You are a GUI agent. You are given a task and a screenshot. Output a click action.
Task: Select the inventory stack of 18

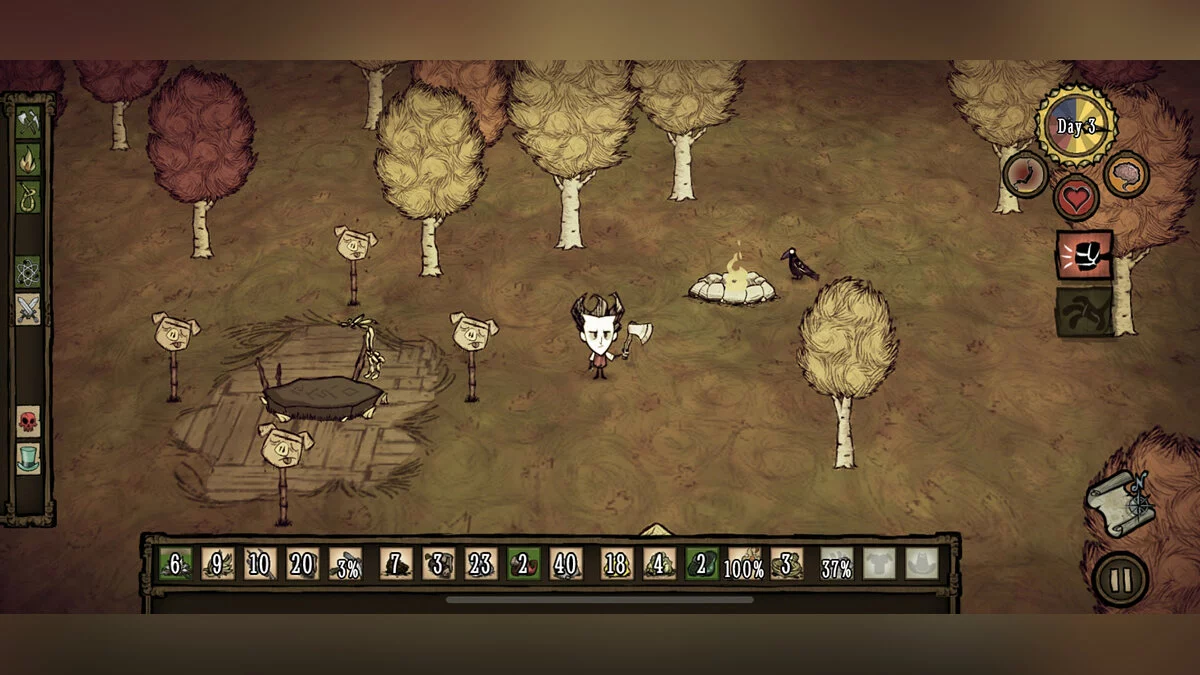(617, 564)
